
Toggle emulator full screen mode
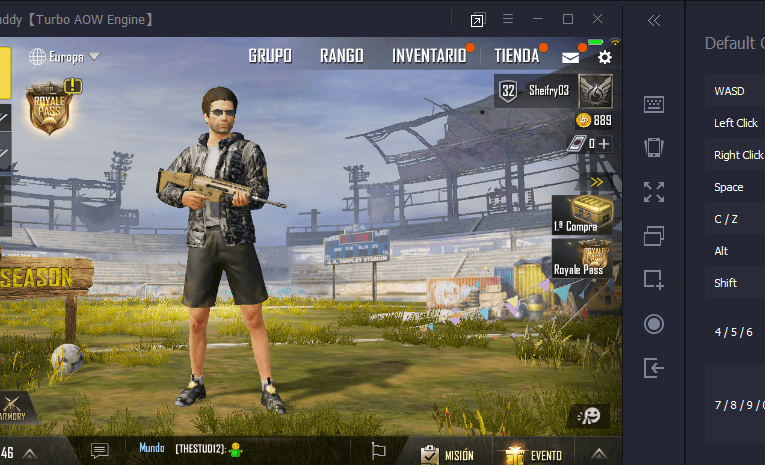tap(654, 191)
